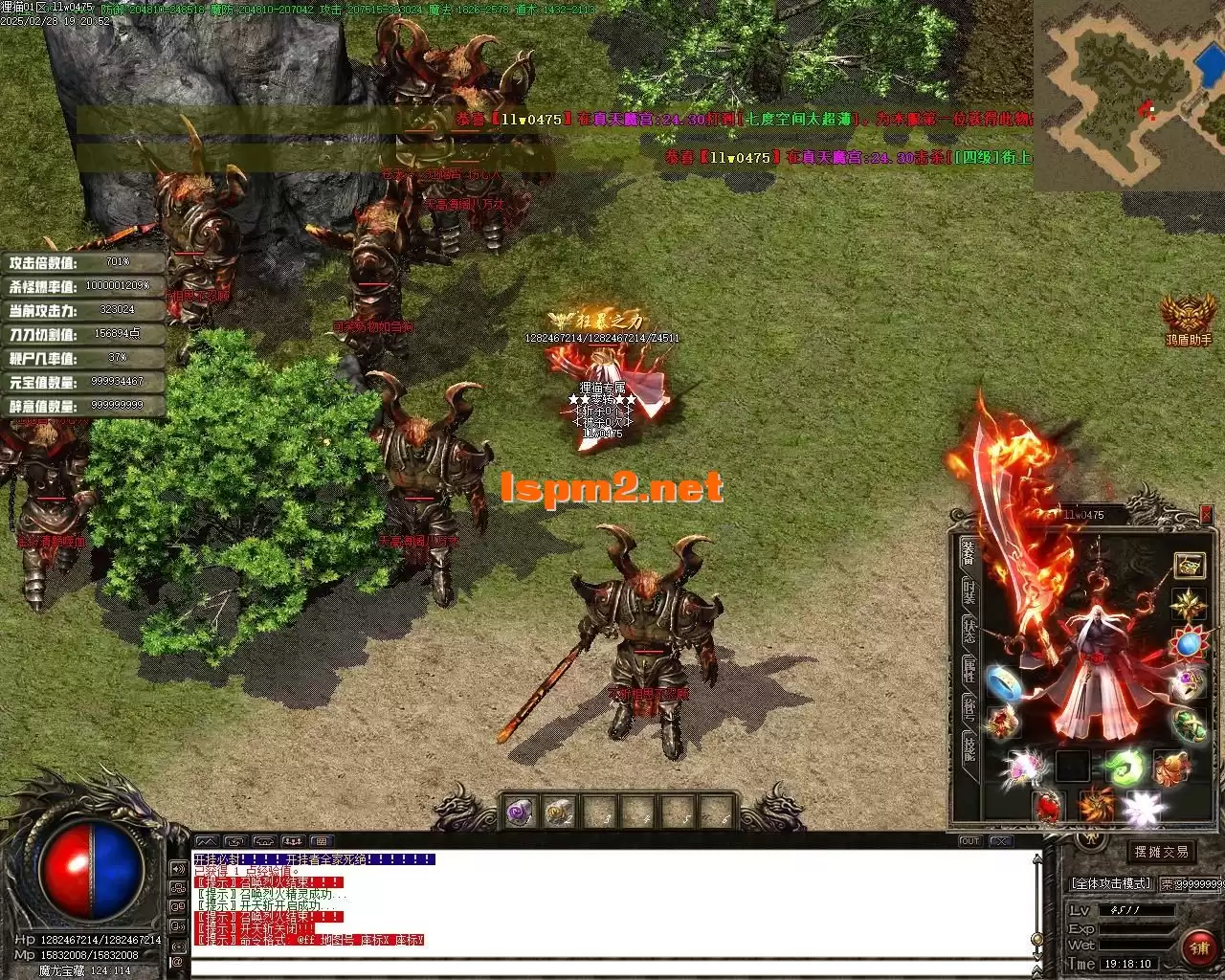
Task: Use the purple scroll in hotbar
Action: pyautogui.click(x=520, y=813)
